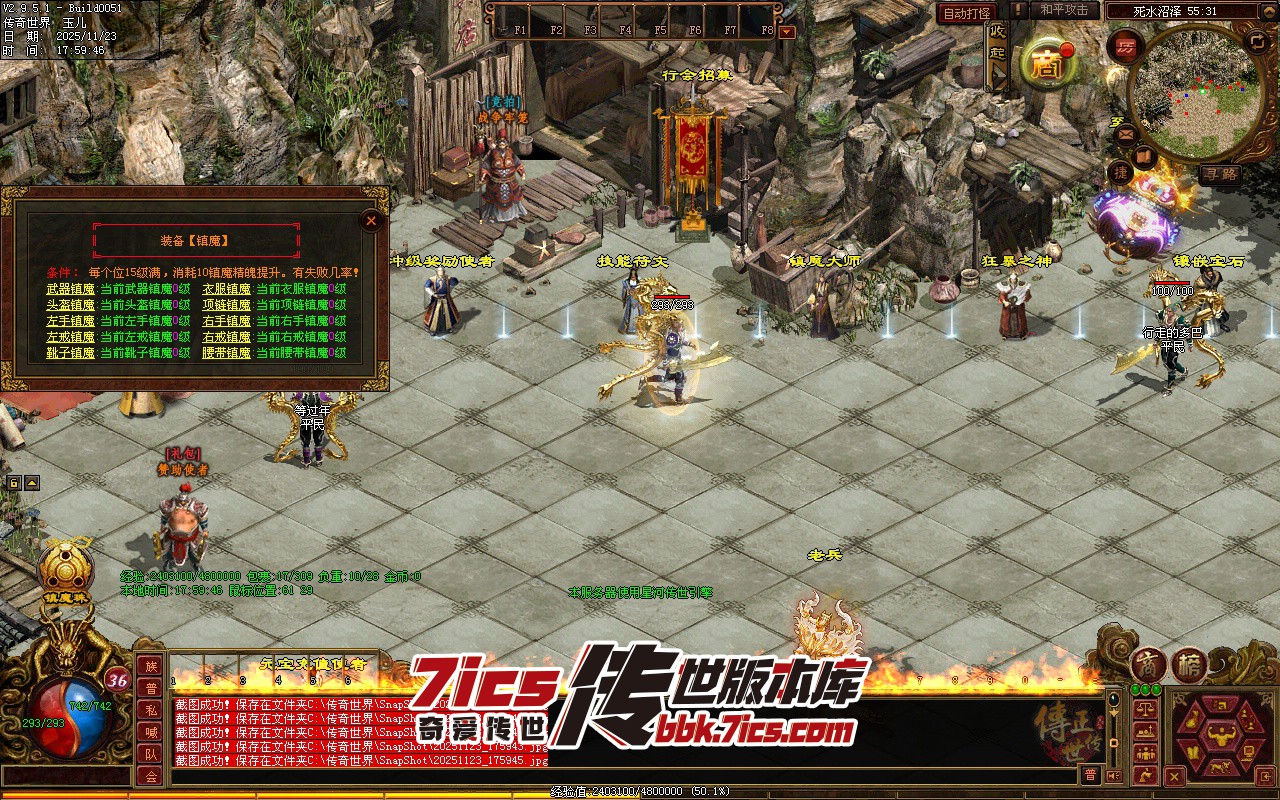
Task: Expand the F-key hotbar dropdown arrow
Action: tap(787, 31)
